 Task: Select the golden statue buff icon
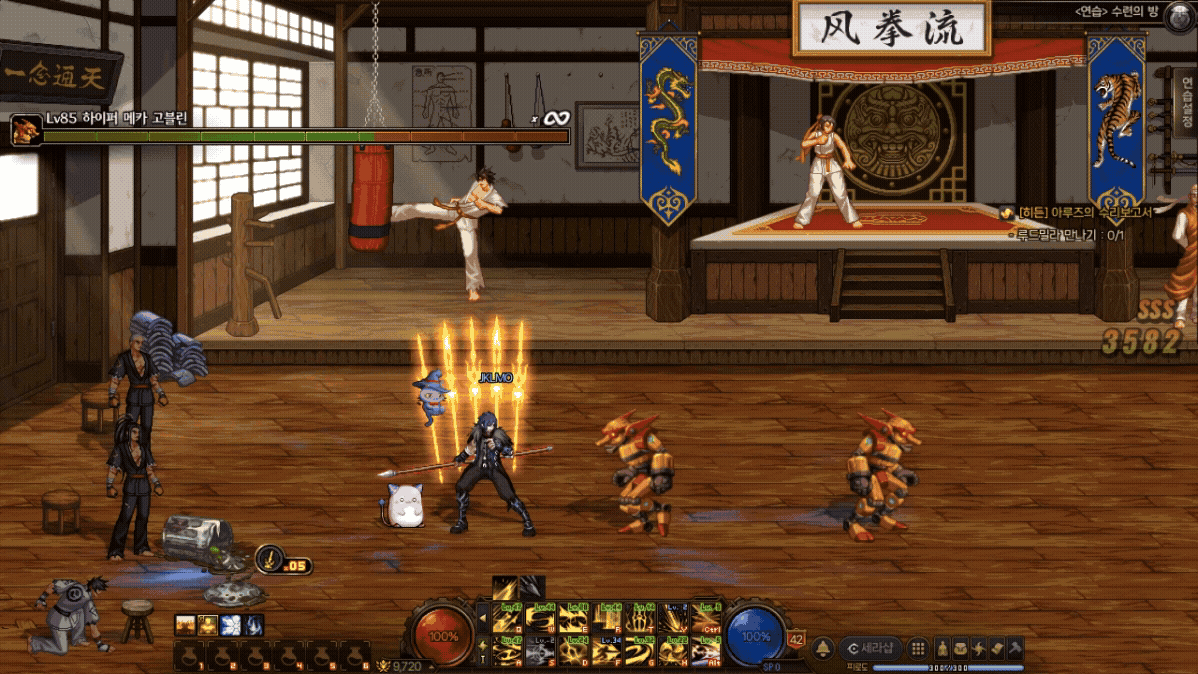(207, 625)
